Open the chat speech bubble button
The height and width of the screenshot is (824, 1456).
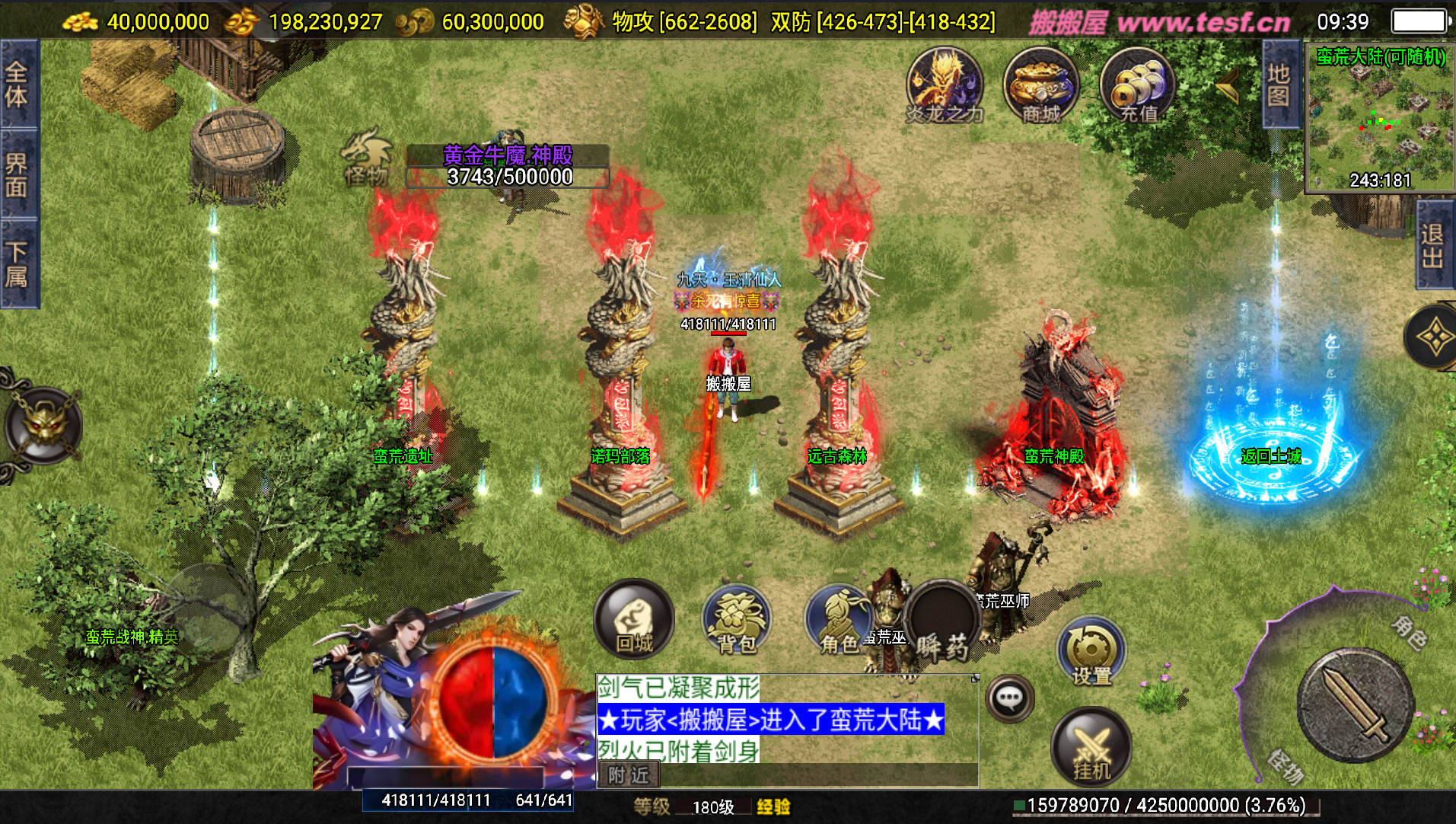click(x=1010, y=698)
